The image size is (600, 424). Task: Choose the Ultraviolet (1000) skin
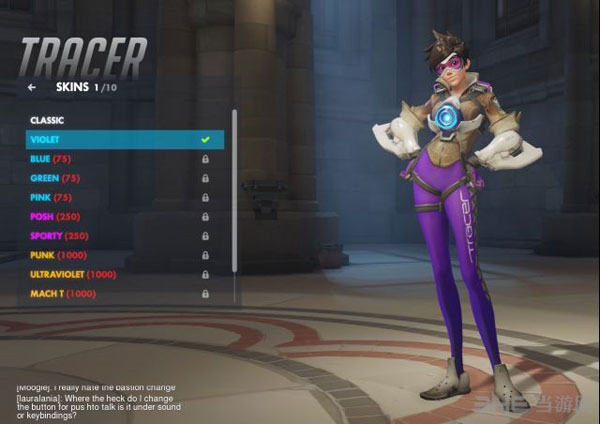tap(120, 274)
